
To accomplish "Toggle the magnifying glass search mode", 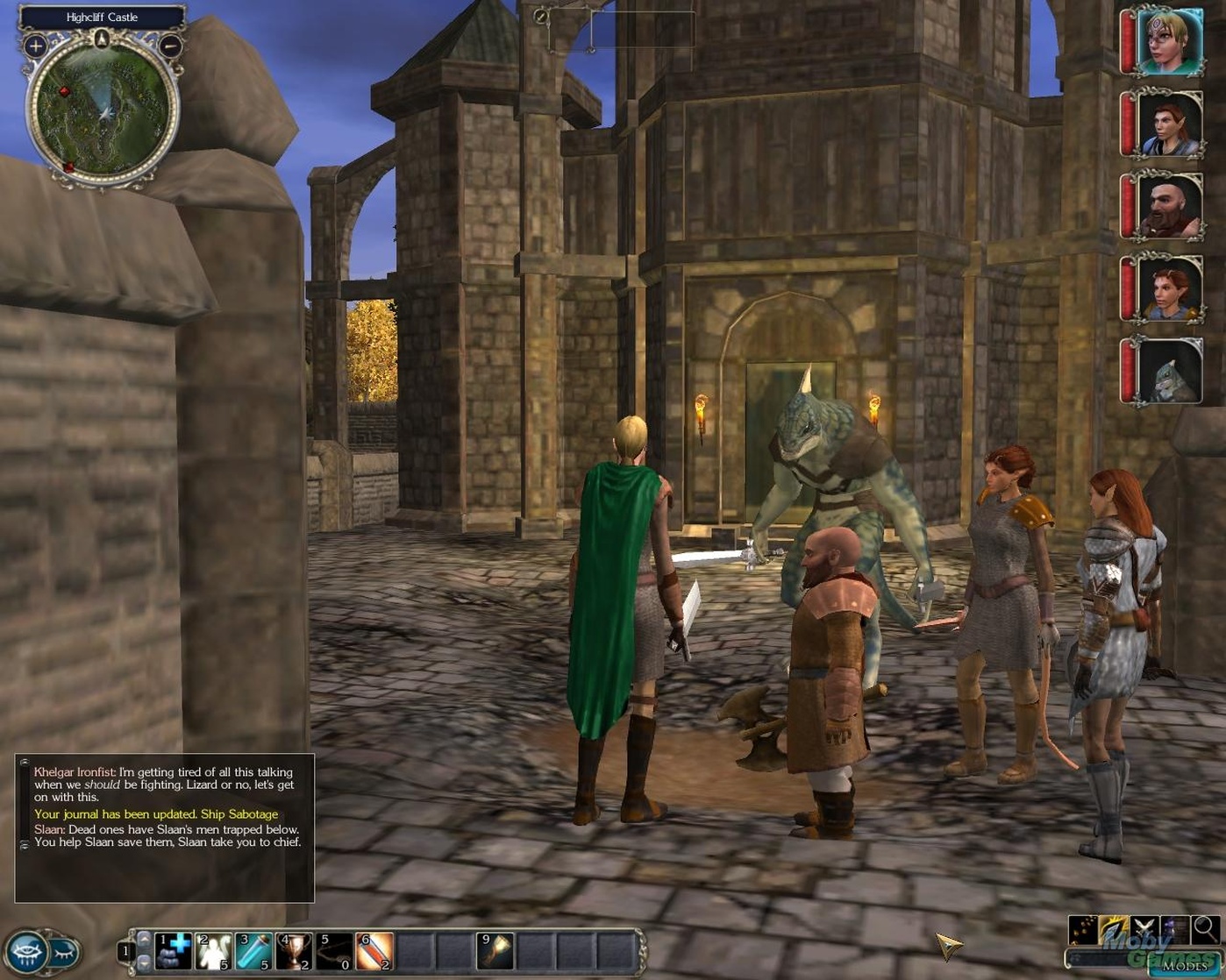I will tap(1205, 929).
